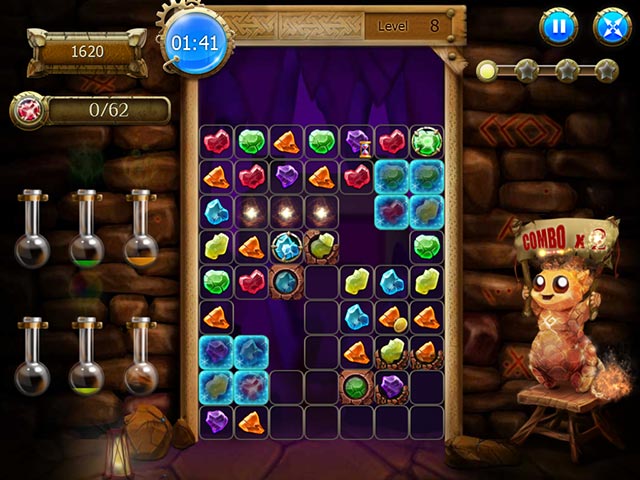Select the purple gem with the hourglass

click(358, 142)
